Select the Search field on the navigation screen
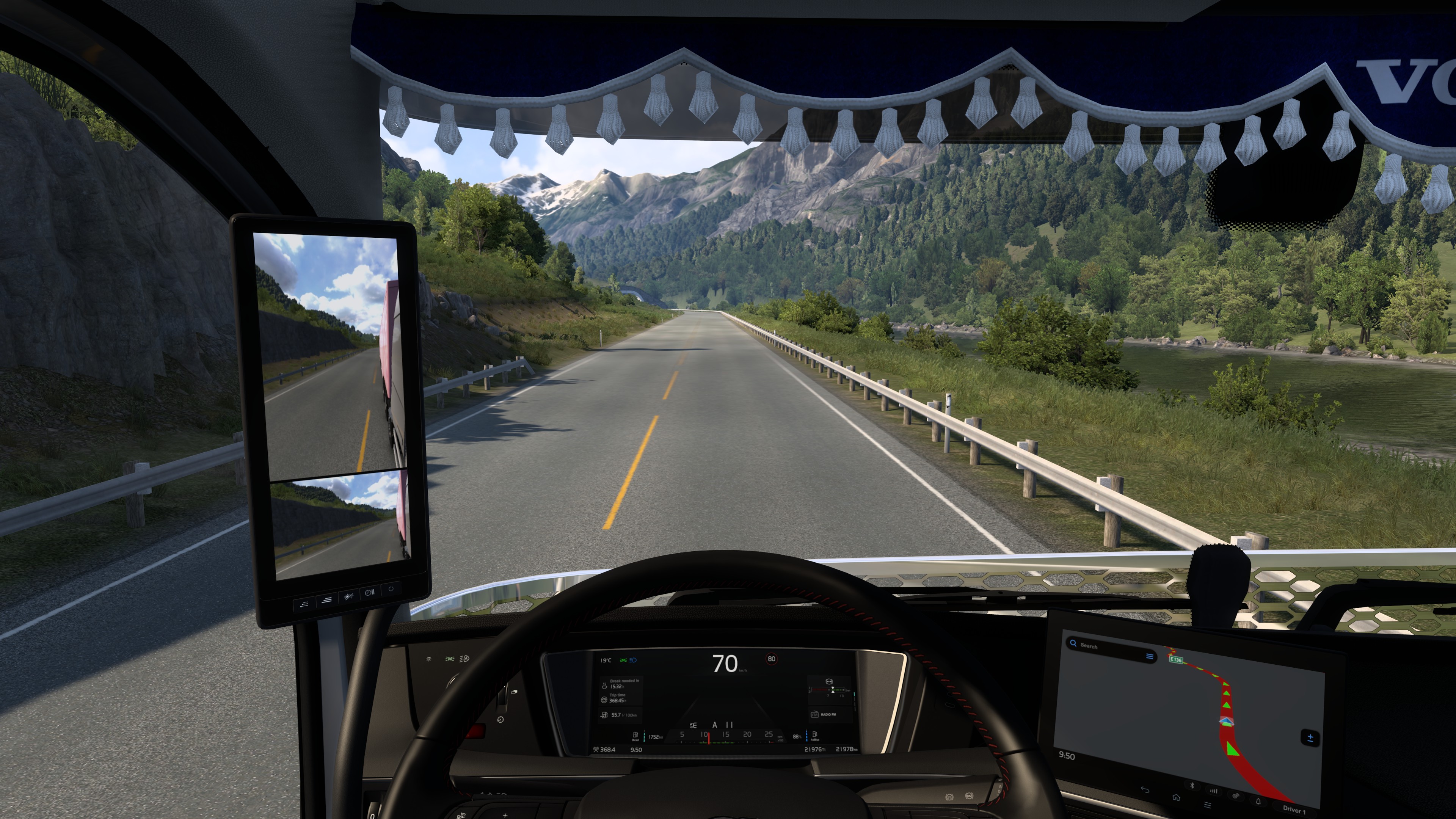 click(x=1105, y=647)
